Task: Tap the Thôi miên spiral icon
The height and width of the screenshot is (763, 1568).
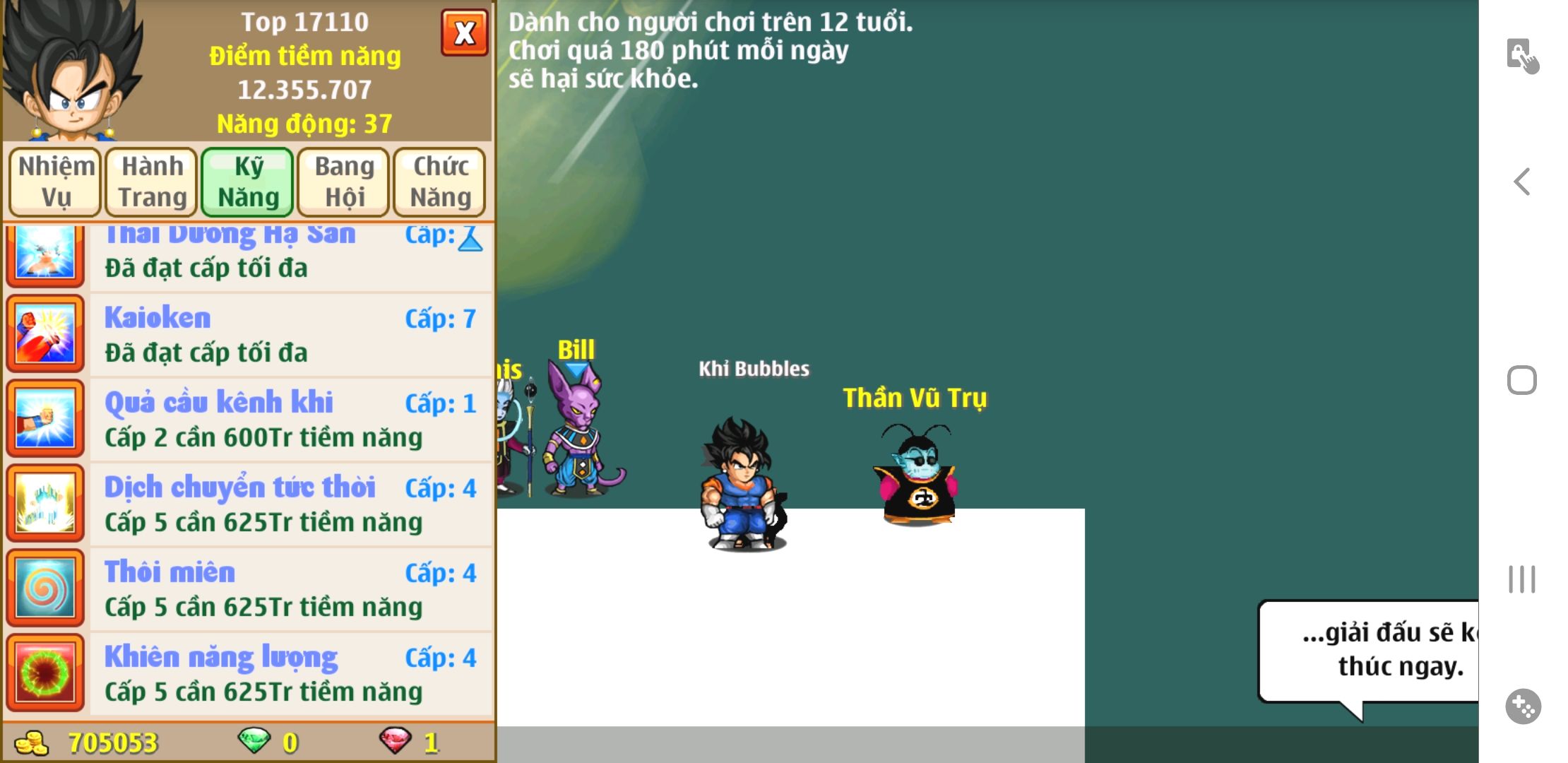Action: coord(45,589)
